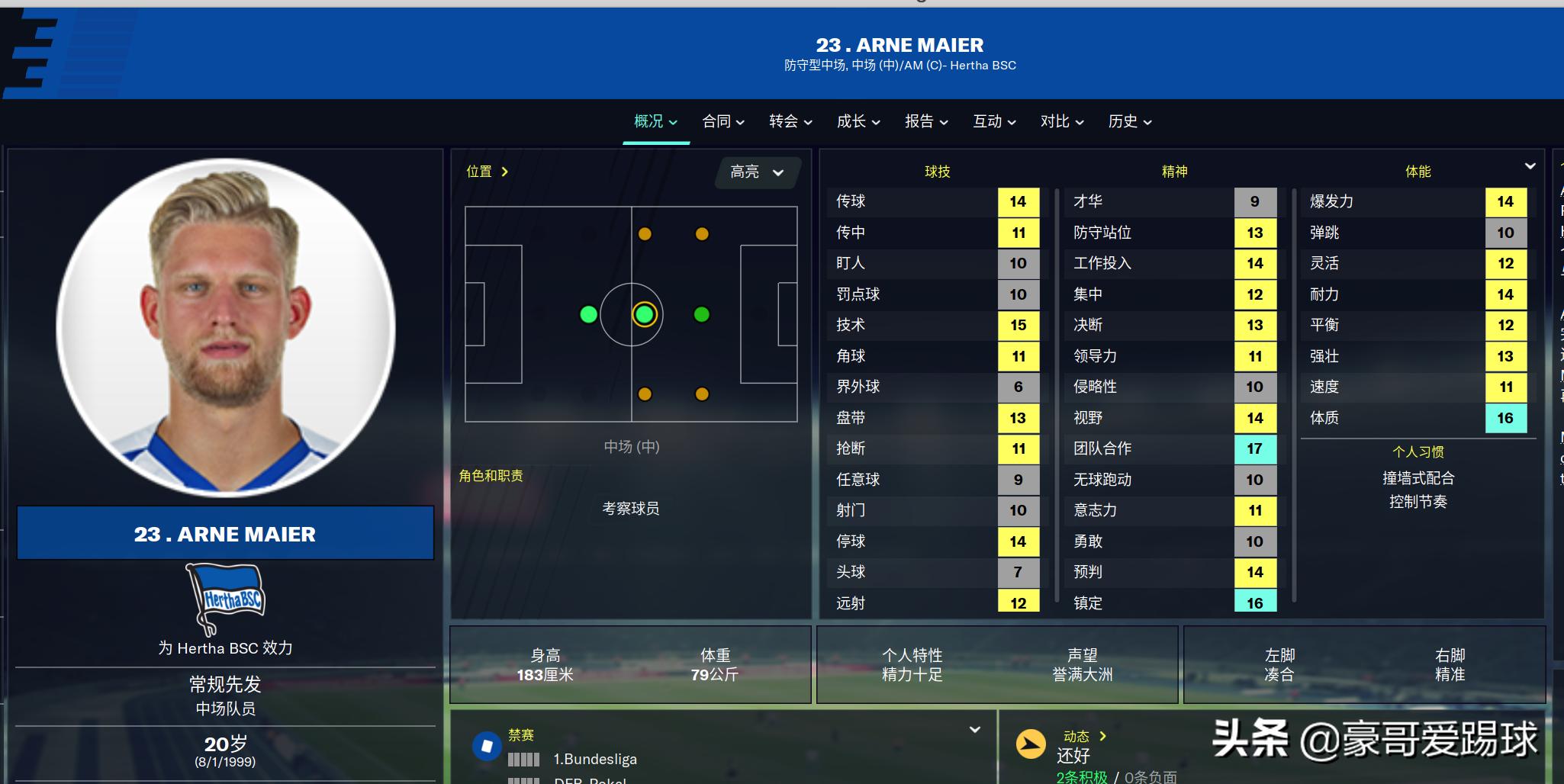Select the highlighted central midfielder dot on pitch

645,314
